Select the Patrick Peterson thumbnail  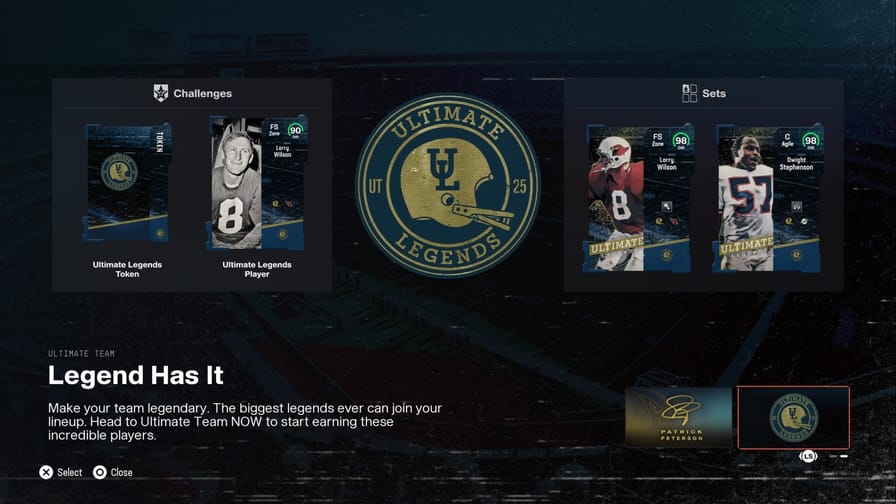(x=679, y=417)
